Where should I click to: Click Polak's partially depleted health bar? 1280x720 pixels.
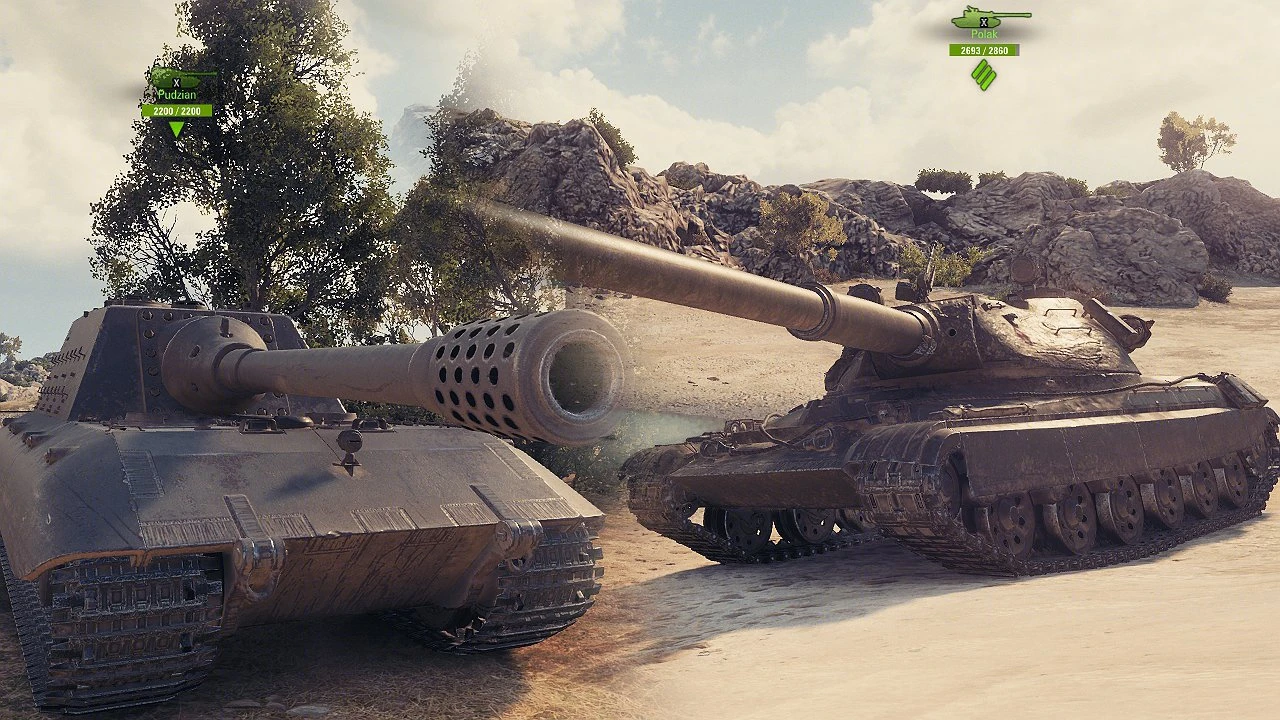click(984, 50)
